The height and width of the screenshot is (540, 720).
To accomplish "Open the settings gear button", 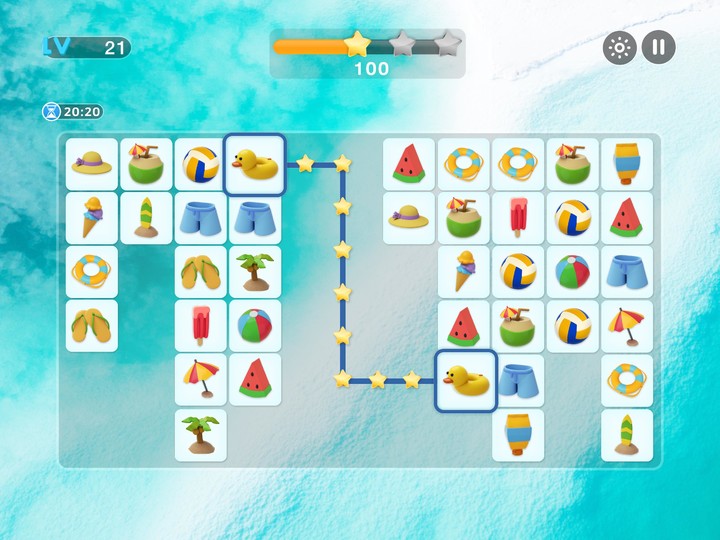I will click(619, 47).
